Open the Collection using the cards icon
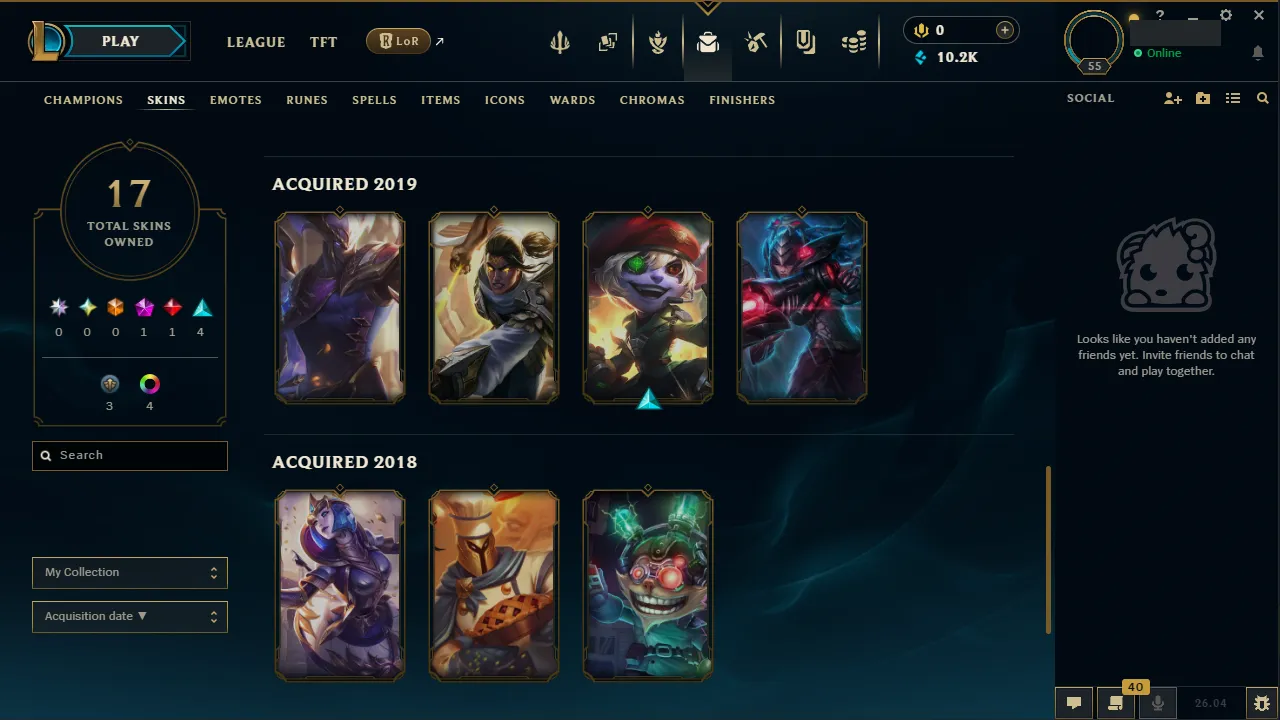This screenshot has width=1280, height=720. point(608,42)
